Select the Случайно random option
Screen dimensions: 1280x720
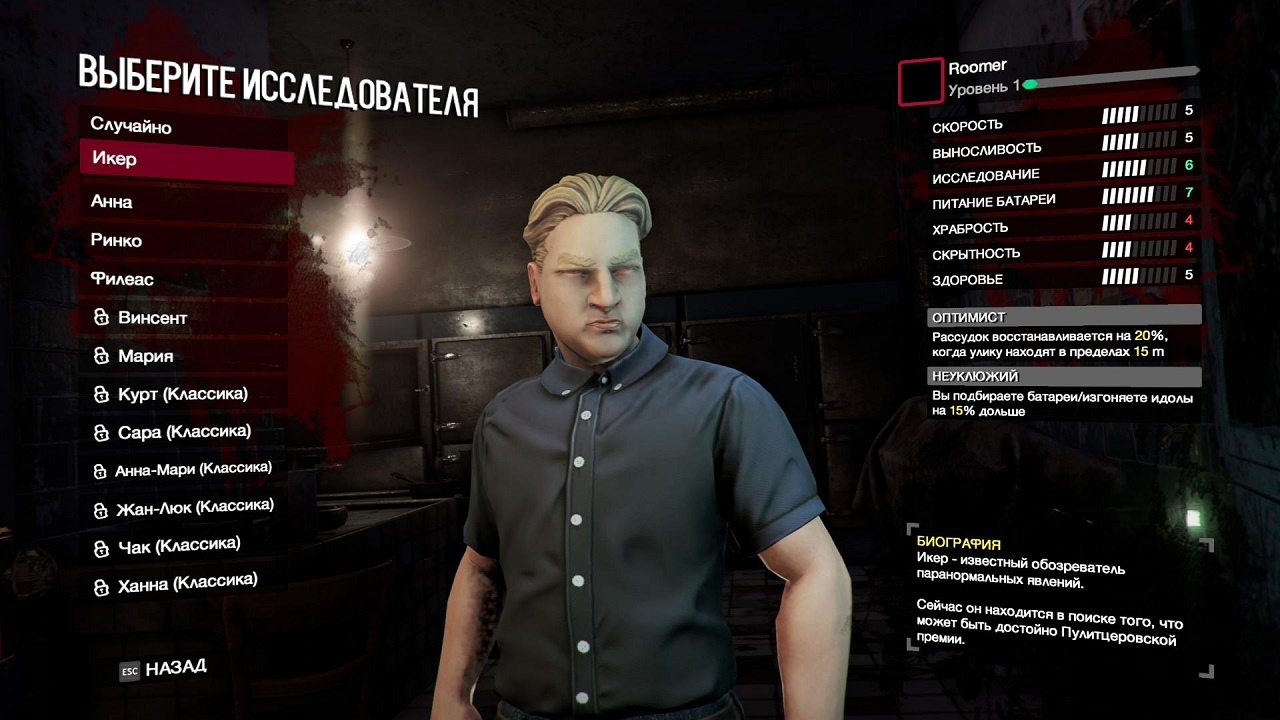pyautogui.click(x=131, y=126)
